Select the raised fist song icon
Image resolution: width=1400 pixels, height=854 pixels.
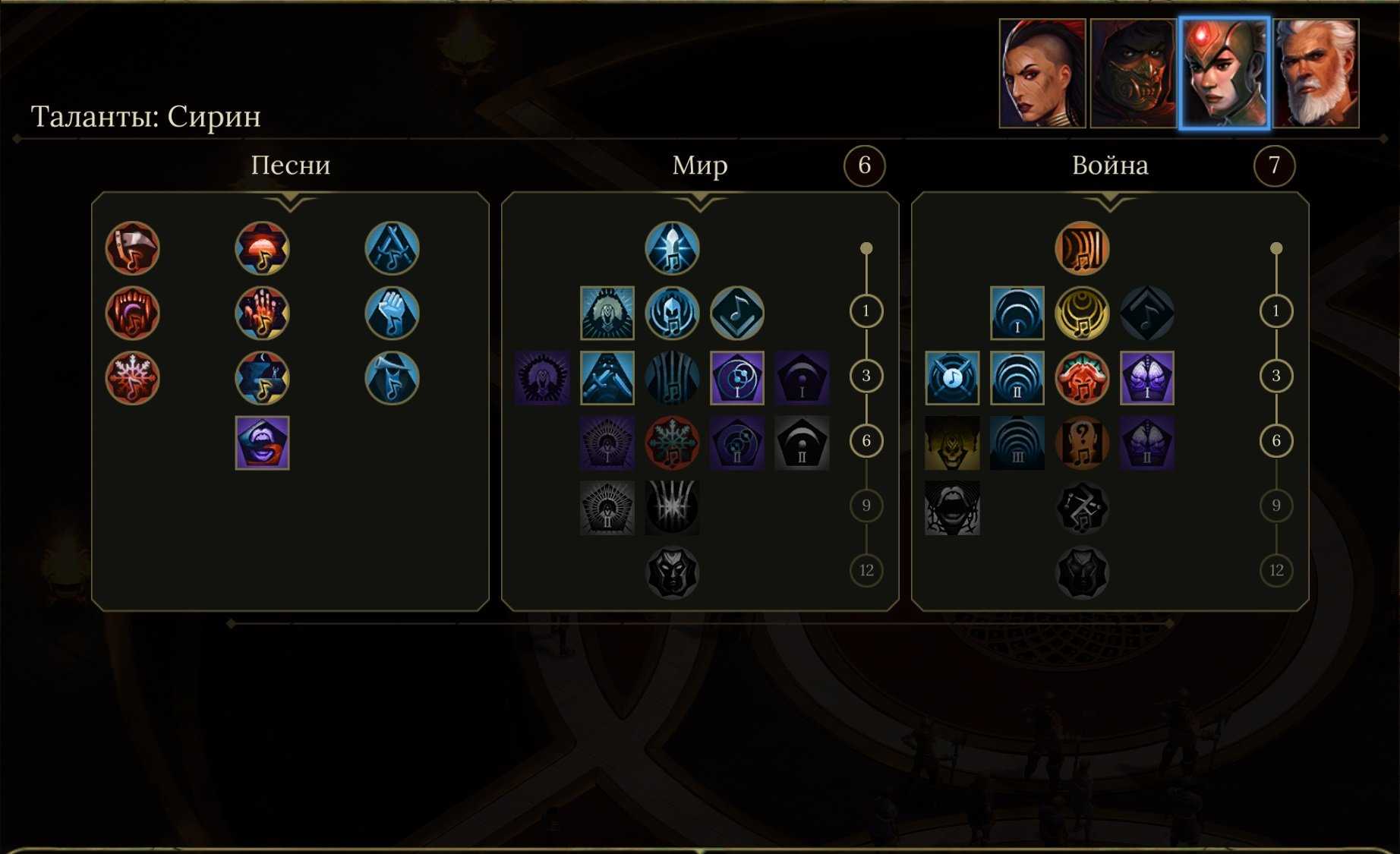pos(392,313)
